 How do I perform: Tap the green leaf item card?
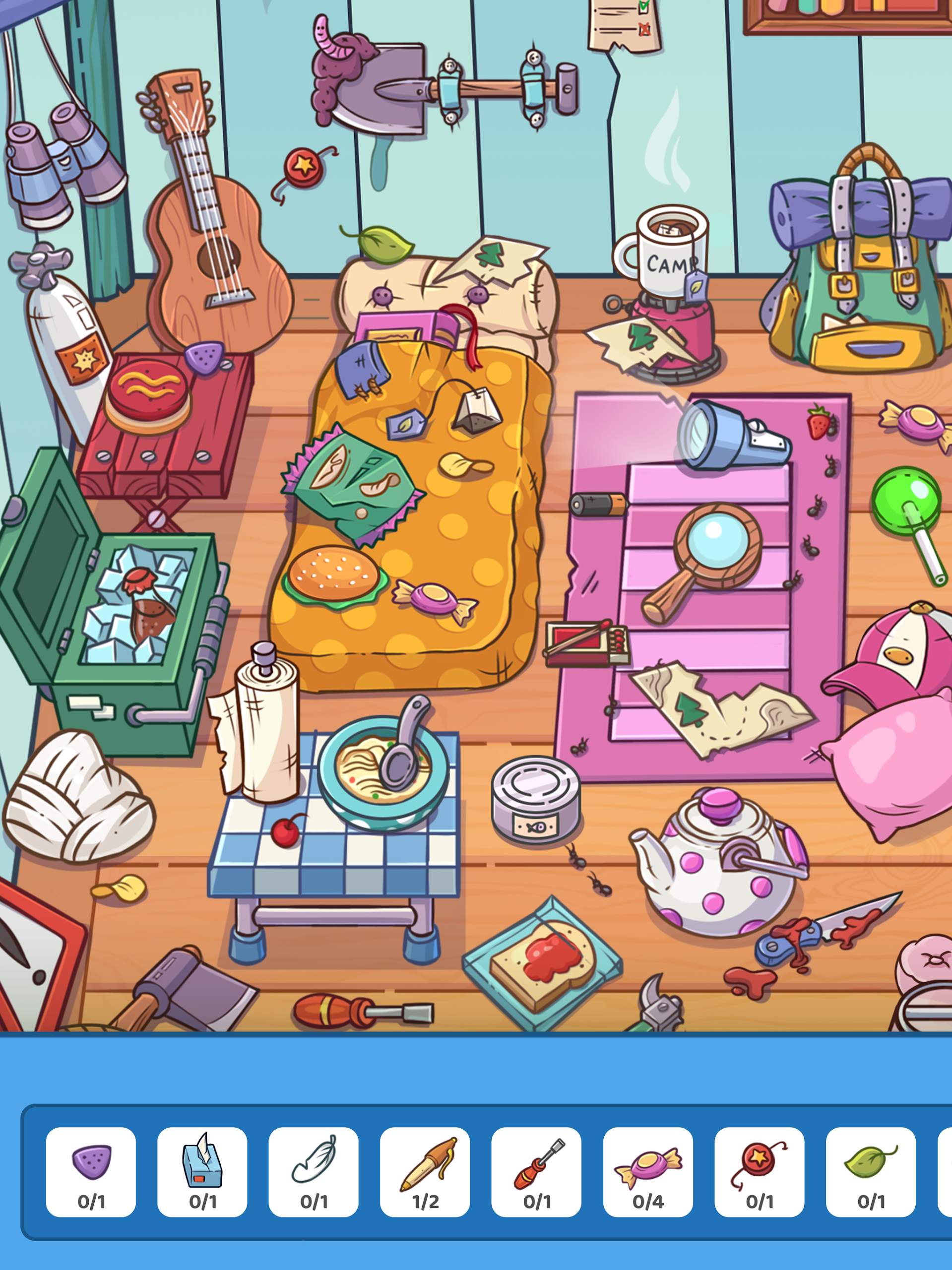pos(871,1171)
